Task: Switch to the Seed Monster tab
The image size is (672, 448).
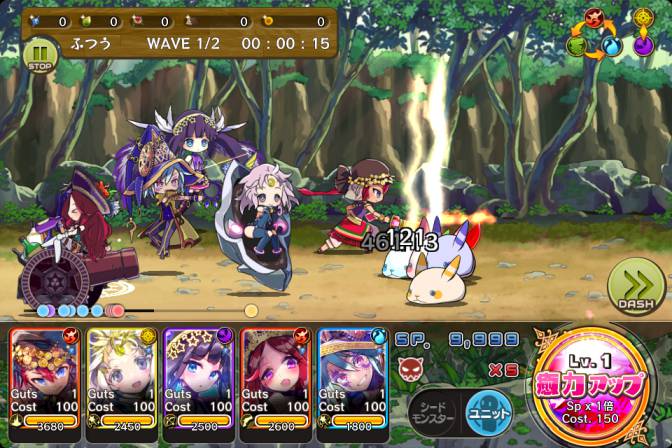Action: (x=435, y=410)
